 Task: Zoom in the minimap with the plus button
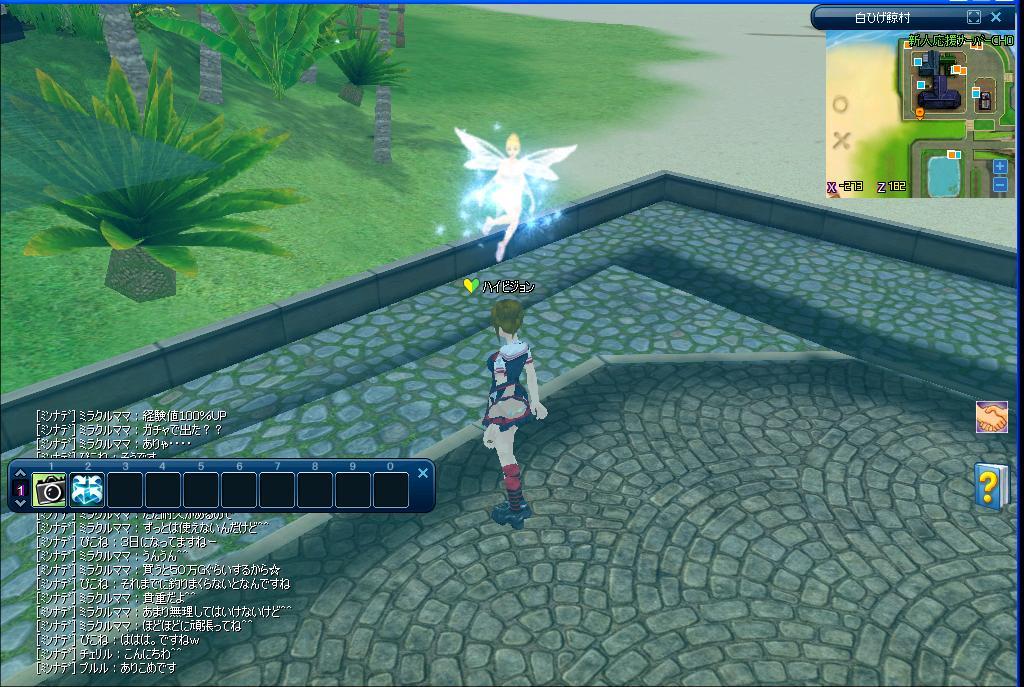(x=1000, y=166)
